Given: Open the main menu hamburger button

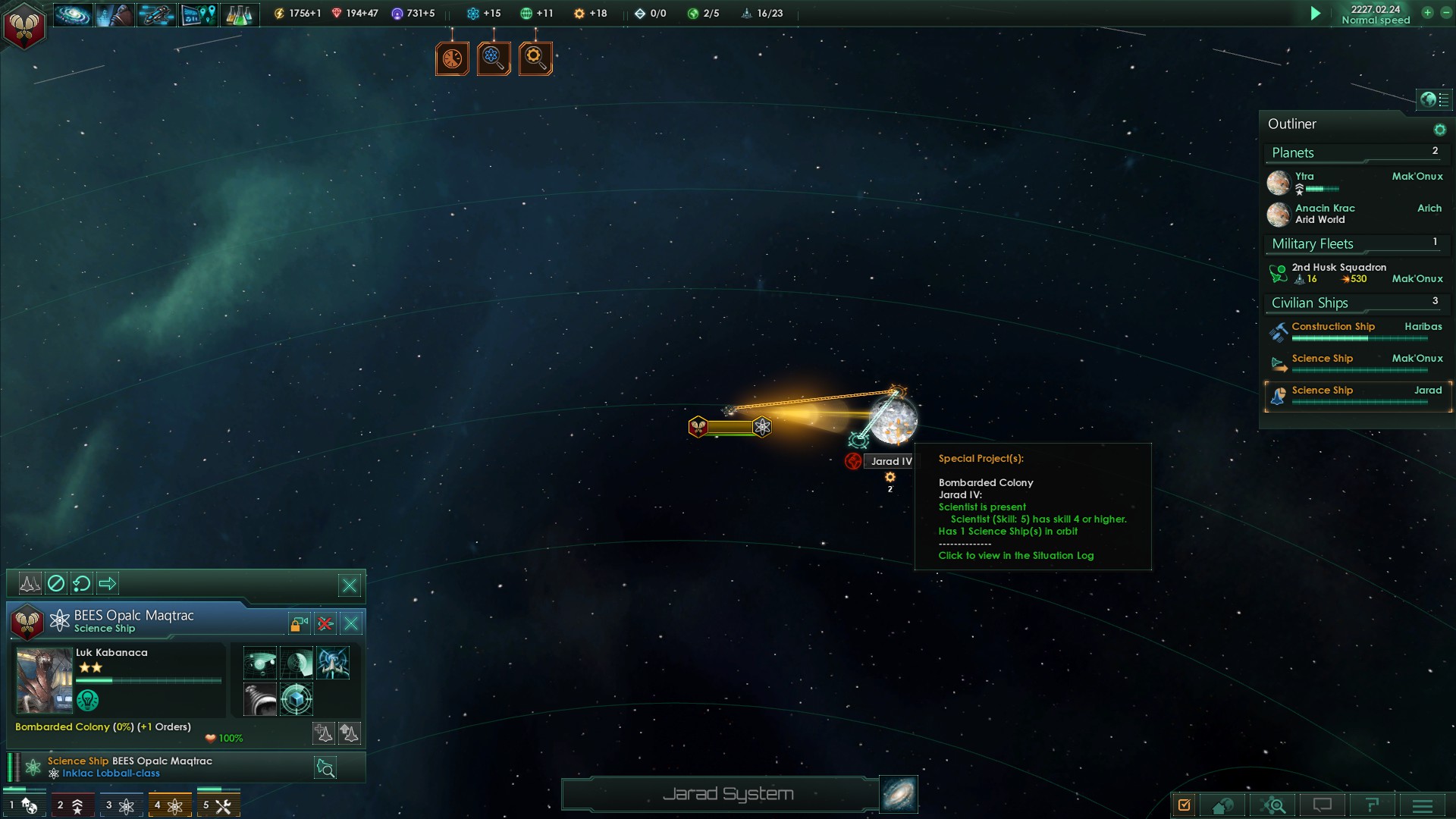Looking at the screenshot, I should click(1422, 805).
